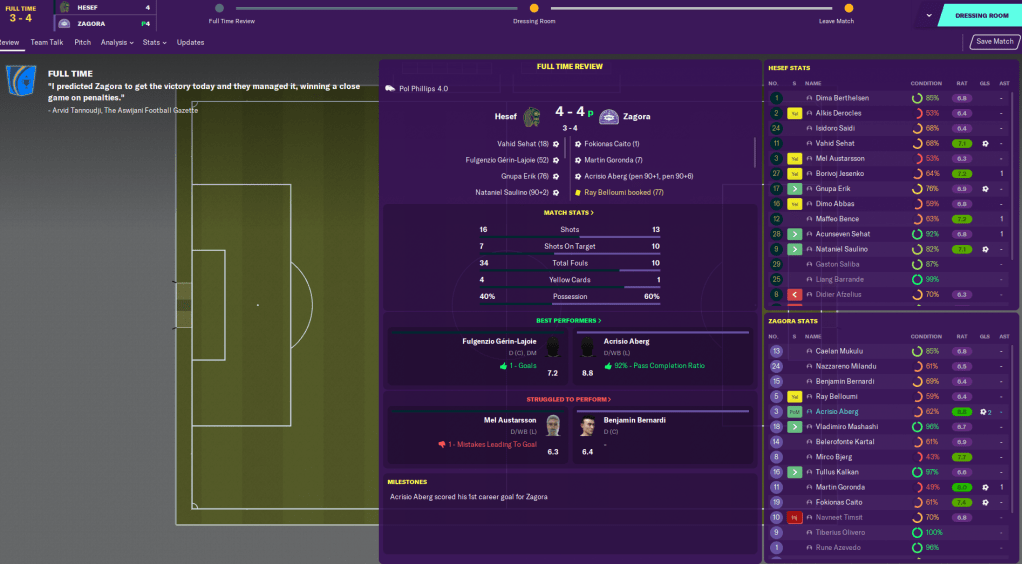1022x564 pixels.
Task: View the Best Performers details
Action: (569, 320)
